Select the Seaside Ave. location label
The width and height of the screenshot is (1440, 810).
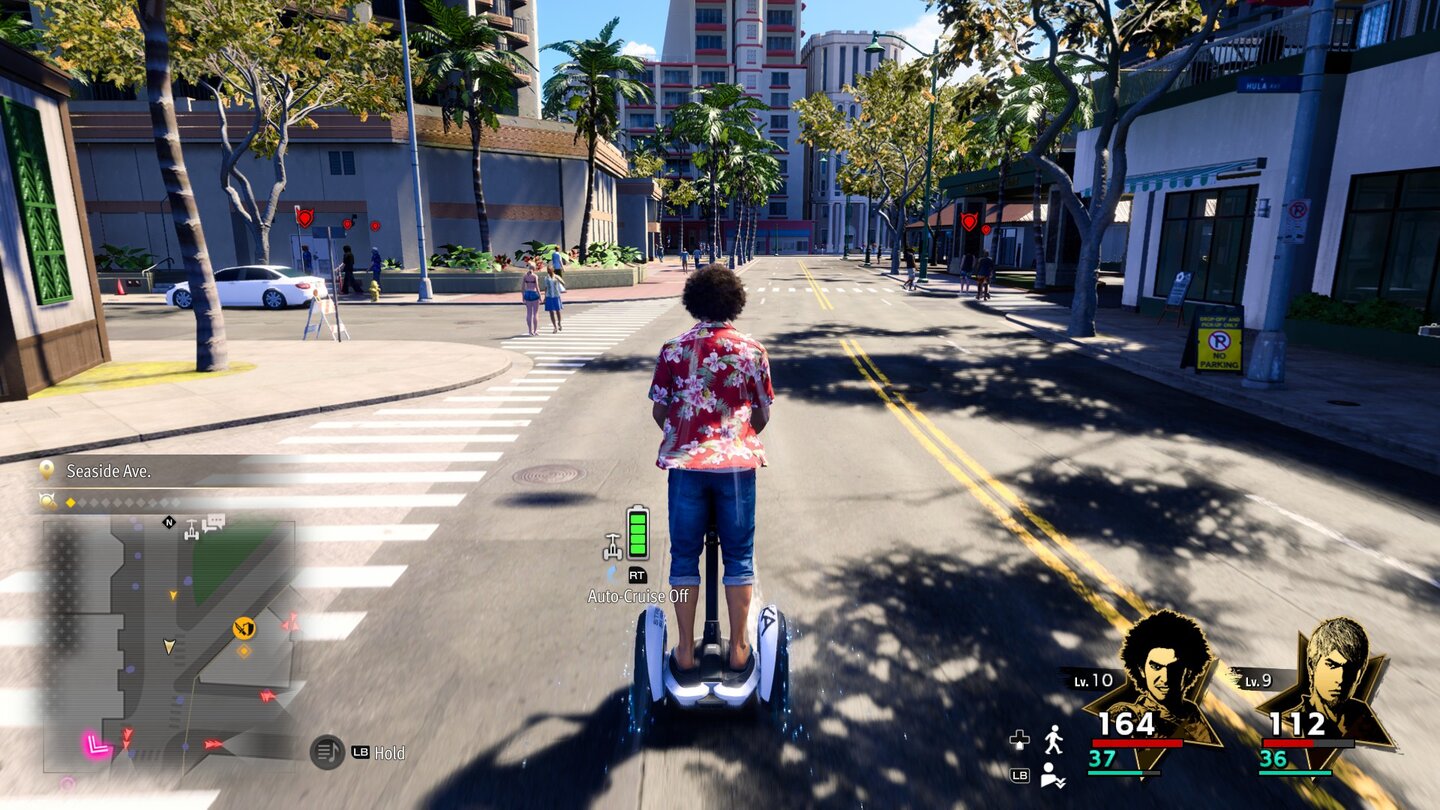click(x=108, y=471)
